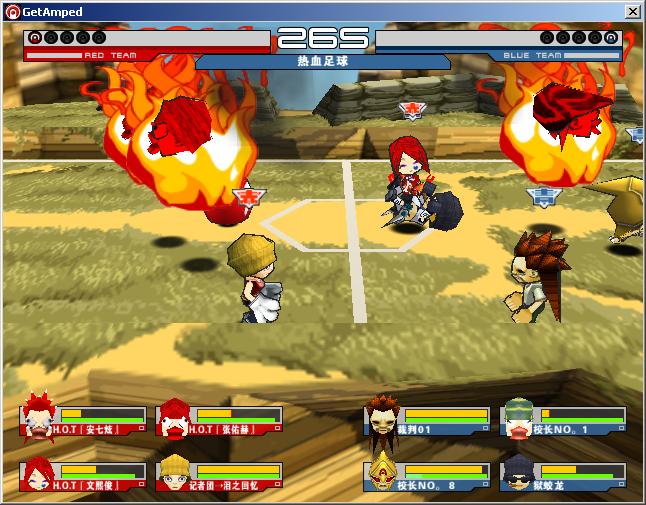Close the GetAmped window
Image resolution: width=646 pixels, height=505 pixels.
click(x=632, y=11)
